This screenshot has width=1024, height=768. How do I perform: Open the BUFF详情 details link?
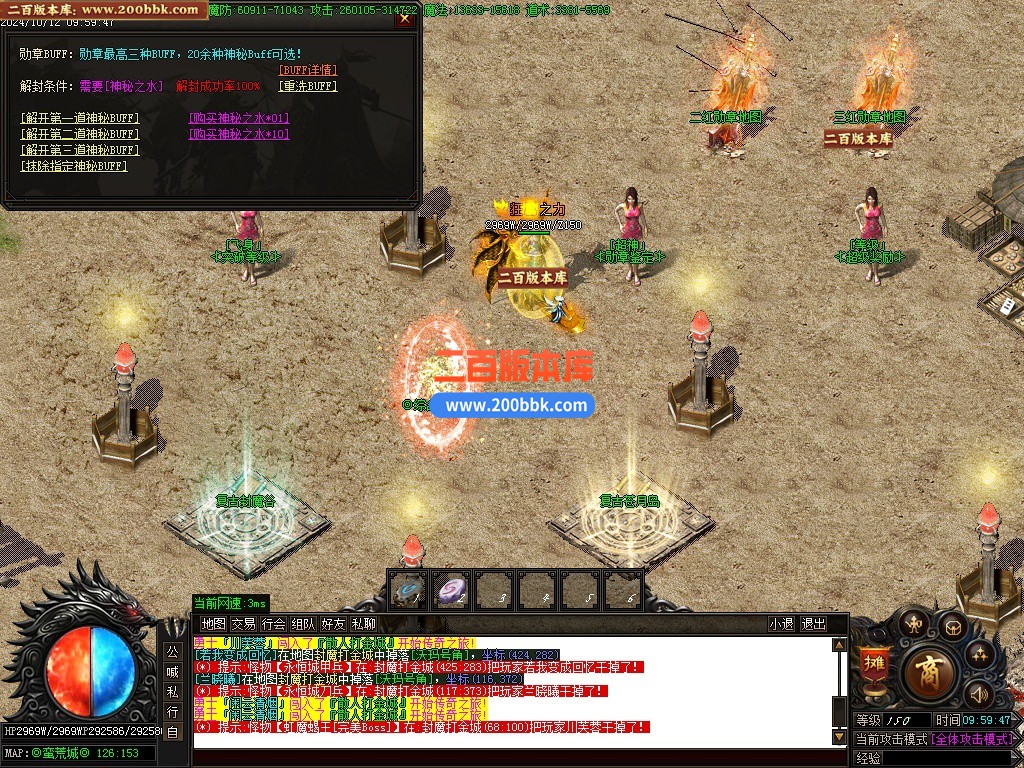[308, 70]
